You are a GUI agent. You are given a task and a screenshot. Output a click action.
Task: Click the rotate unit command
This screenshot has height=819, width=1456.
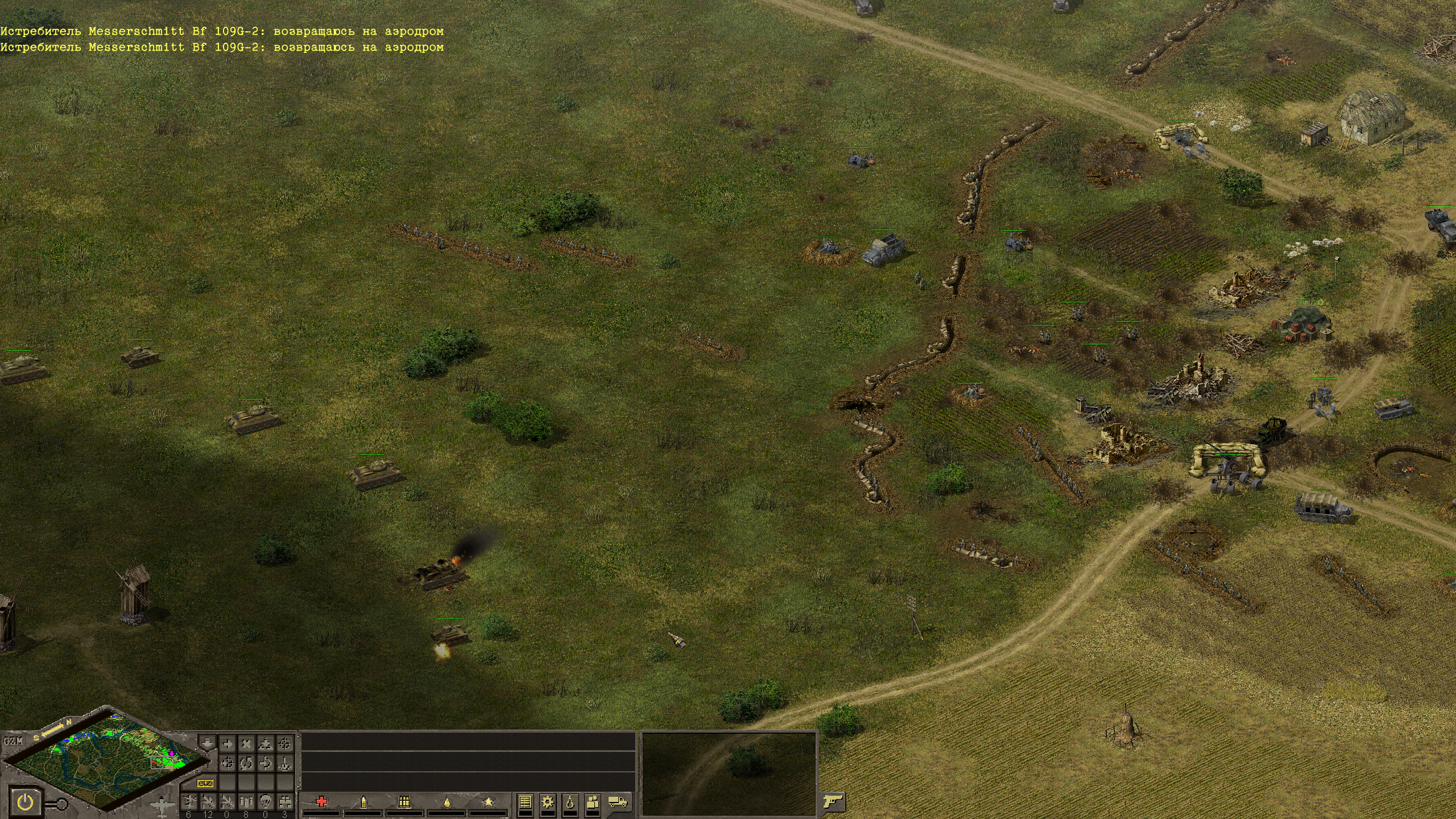[x=246, y=763]
